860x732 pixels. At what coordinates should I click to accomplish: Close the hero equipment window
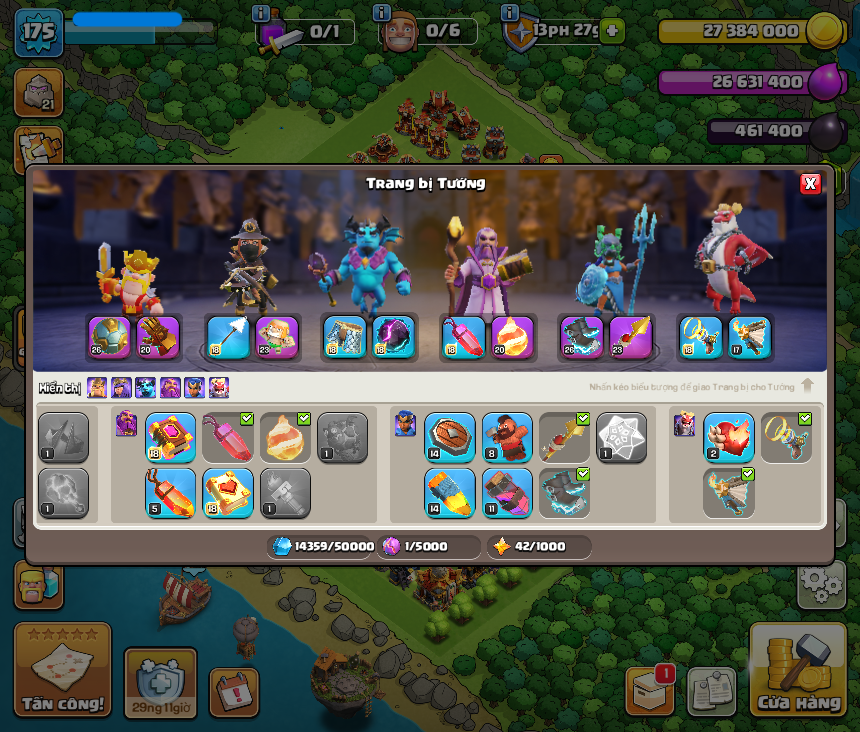[810, 183]
